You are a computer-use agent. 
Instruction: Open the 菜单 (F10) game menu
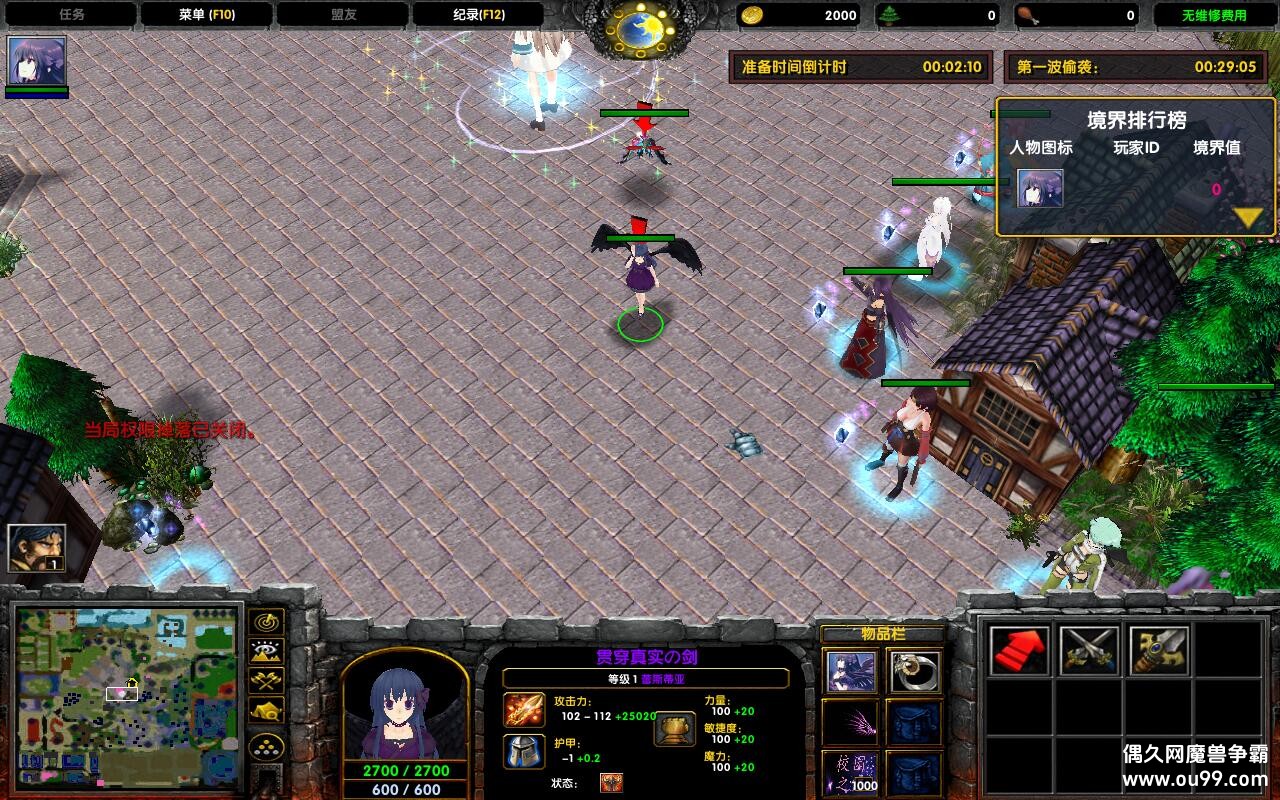click(x=206, y=15)
